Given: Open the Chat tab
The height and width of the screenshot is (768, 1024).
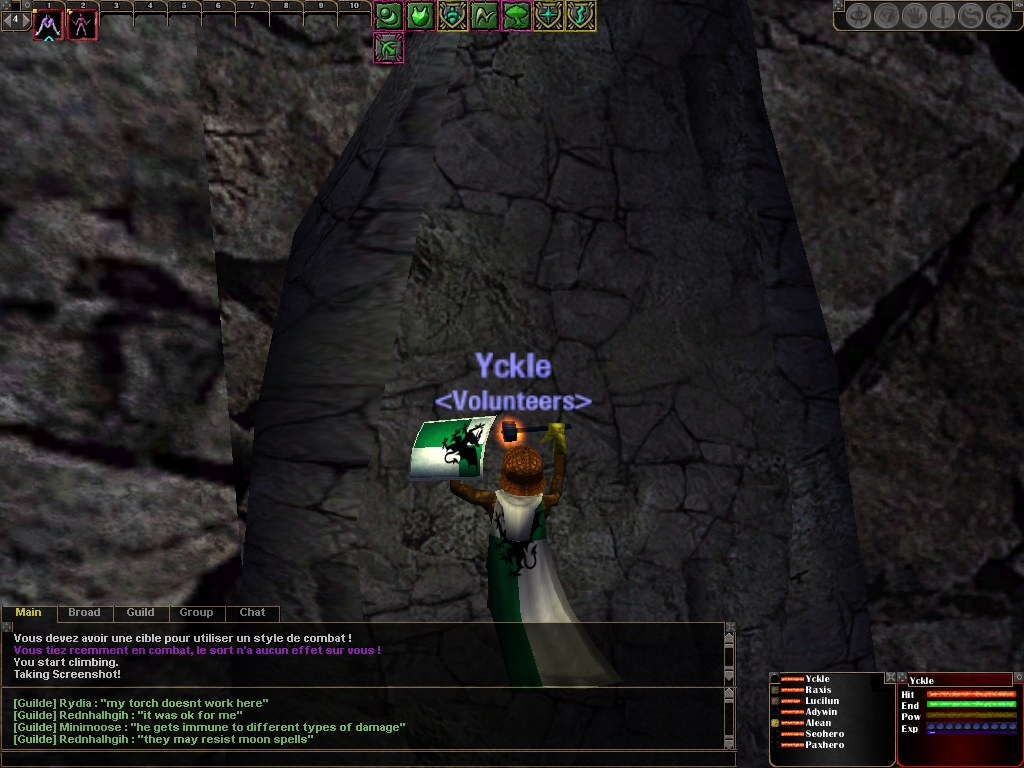Looking at the screenshot, I should click(x=252, y=612).
